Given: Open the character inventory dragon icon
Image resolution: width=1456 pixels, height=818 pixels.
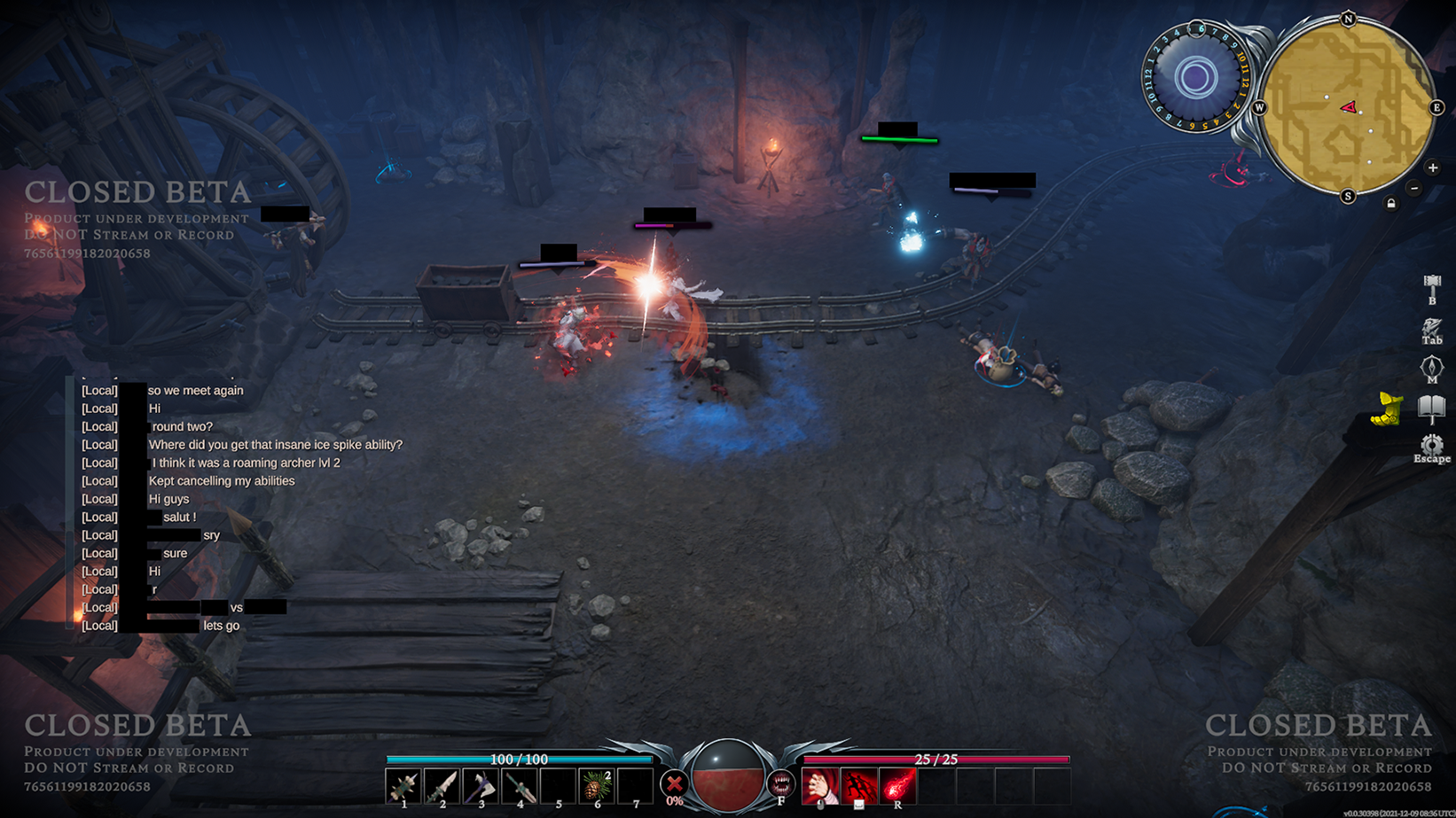Looking at the screenshot, I should coord(1431,329).
